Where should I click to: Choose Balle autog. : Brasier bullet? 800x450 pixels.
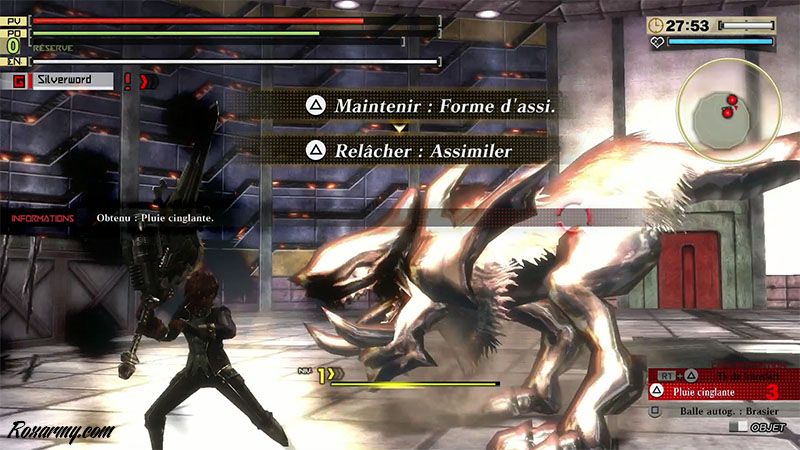pos(712,410)
